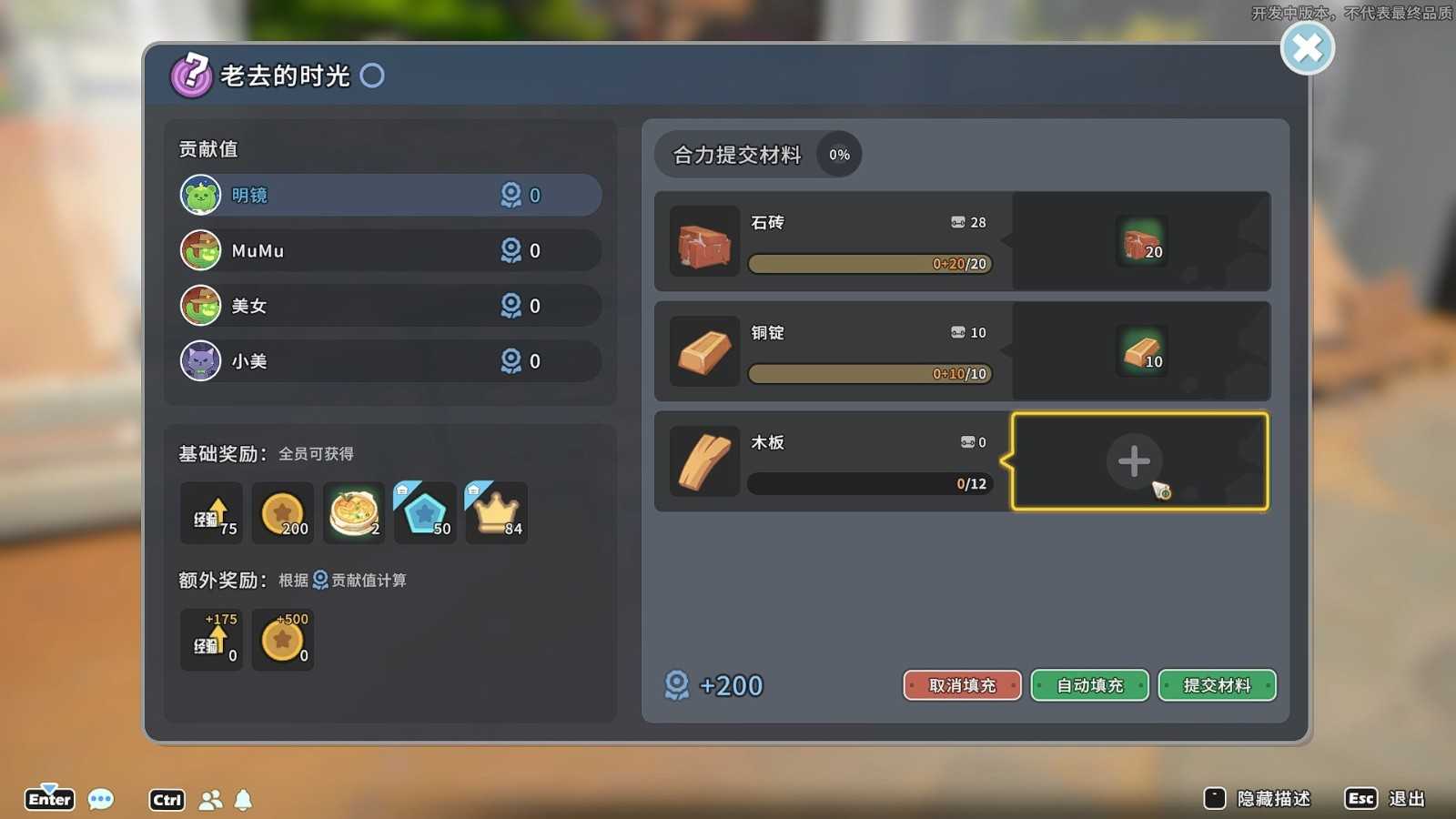The width and height of the screenshot is (1456, 819).
Task: Choose MuMu's contribution row
Action: (389, 250)
